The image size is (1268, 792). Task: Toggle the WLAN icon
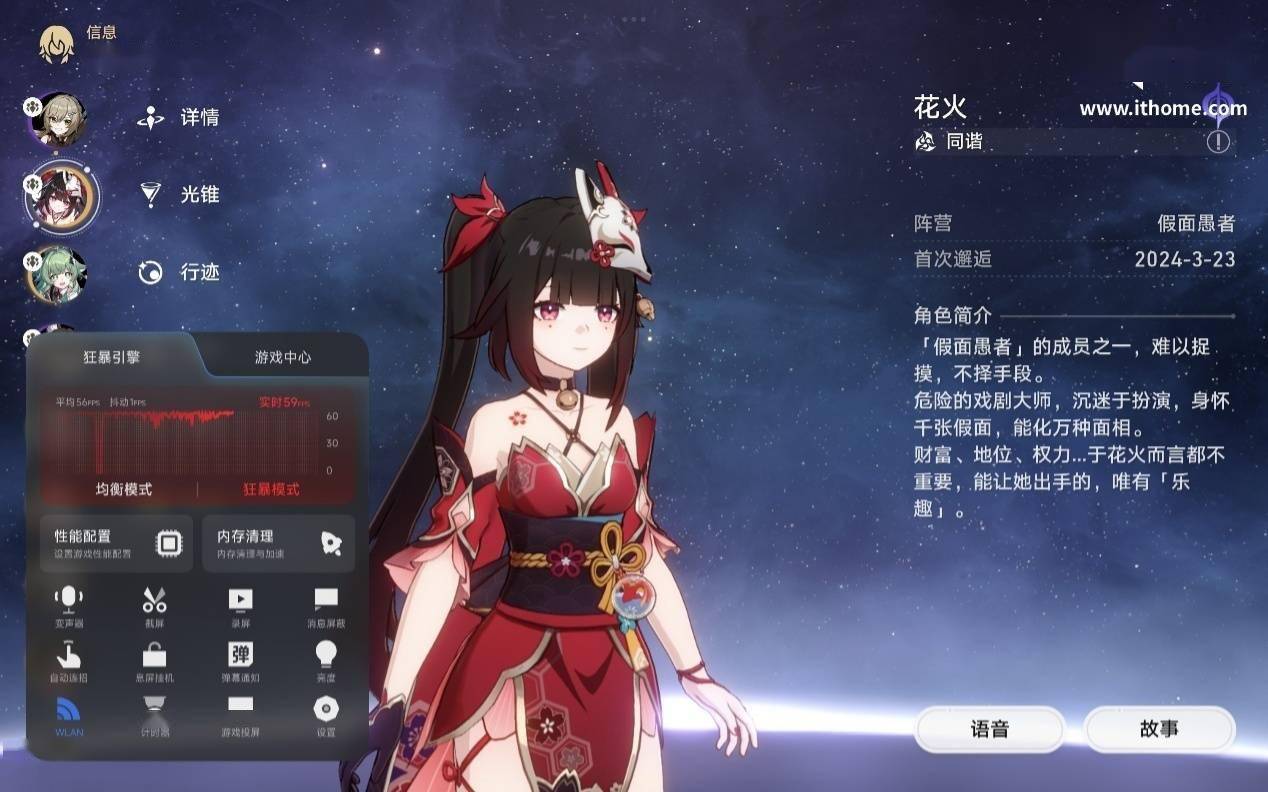(x=69, y=714)
